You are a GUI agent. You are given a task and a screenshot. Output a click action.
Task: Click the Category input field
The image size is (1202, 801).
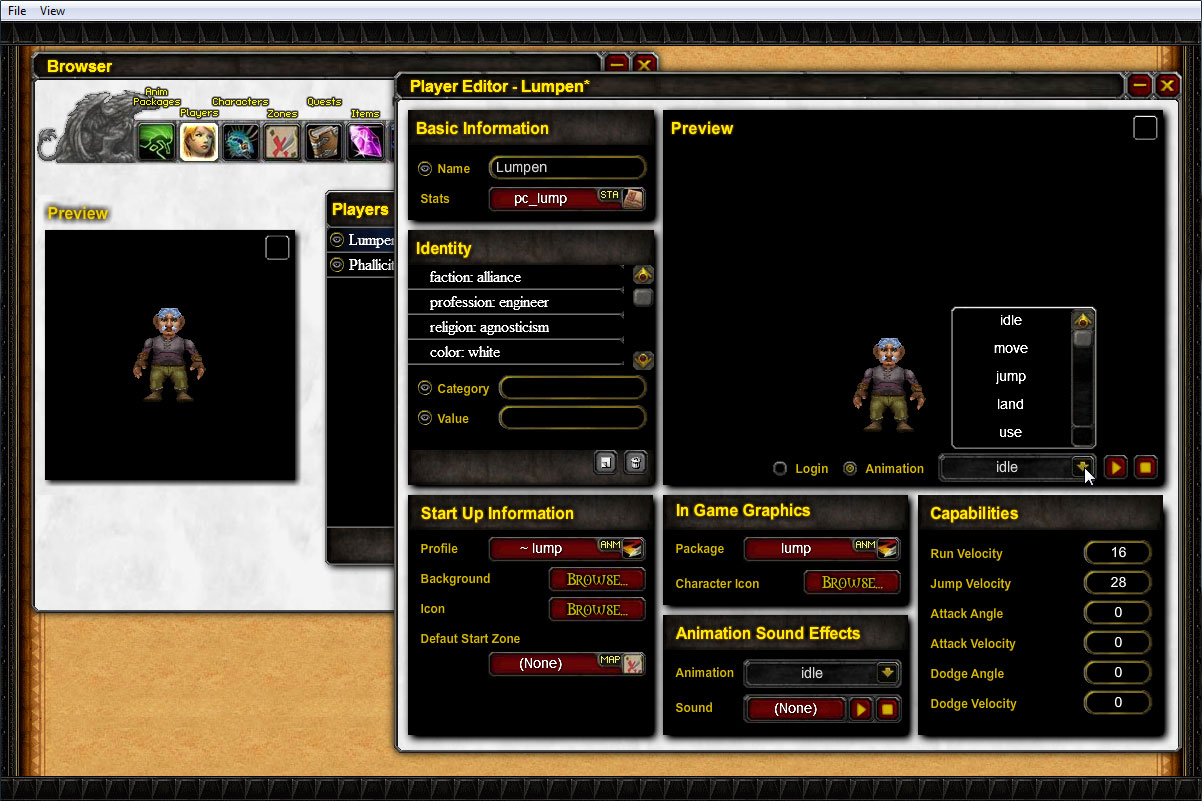pyautogui.click(x=572, y=388)
